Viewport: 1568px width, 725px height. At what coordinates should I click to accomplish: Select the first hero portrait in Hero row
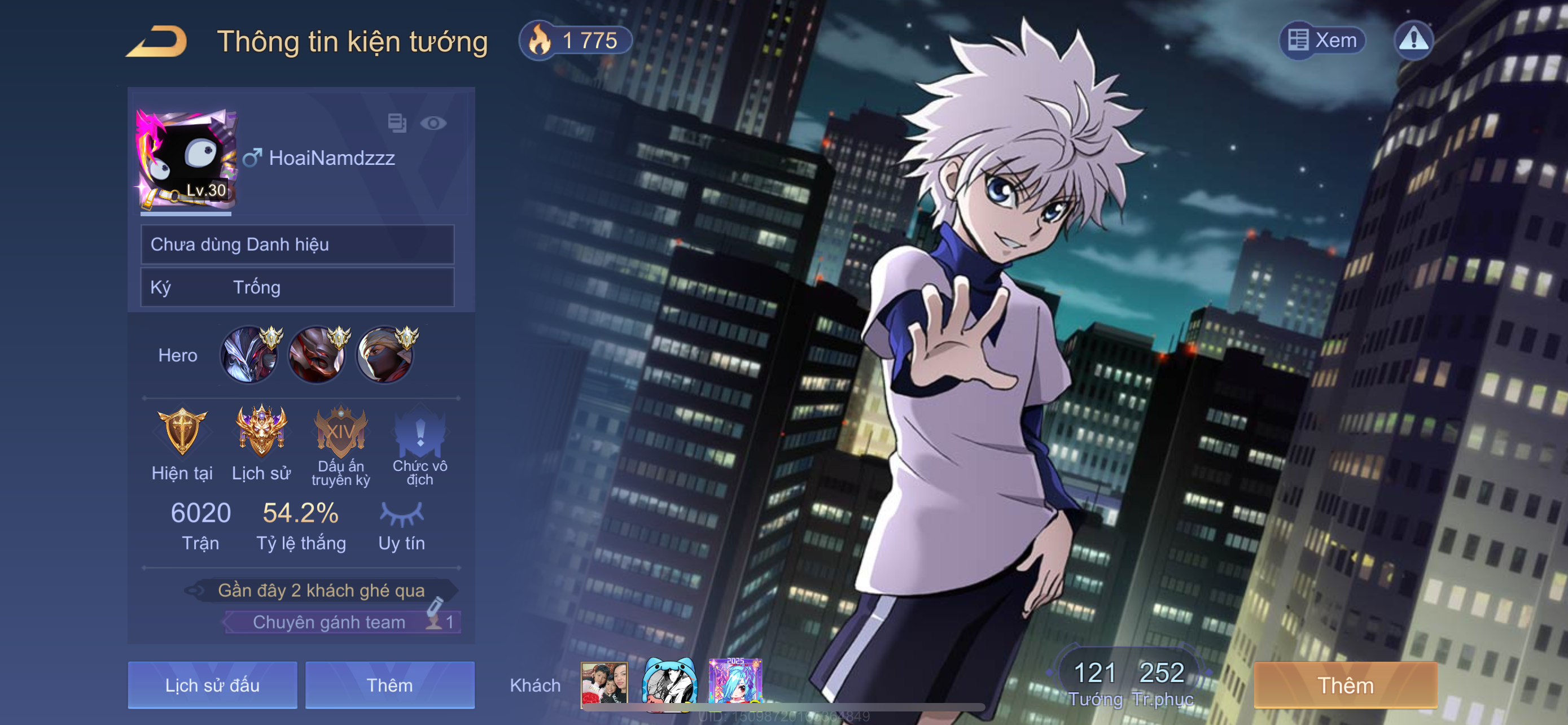pyautogui.click(x=249, y=355)
